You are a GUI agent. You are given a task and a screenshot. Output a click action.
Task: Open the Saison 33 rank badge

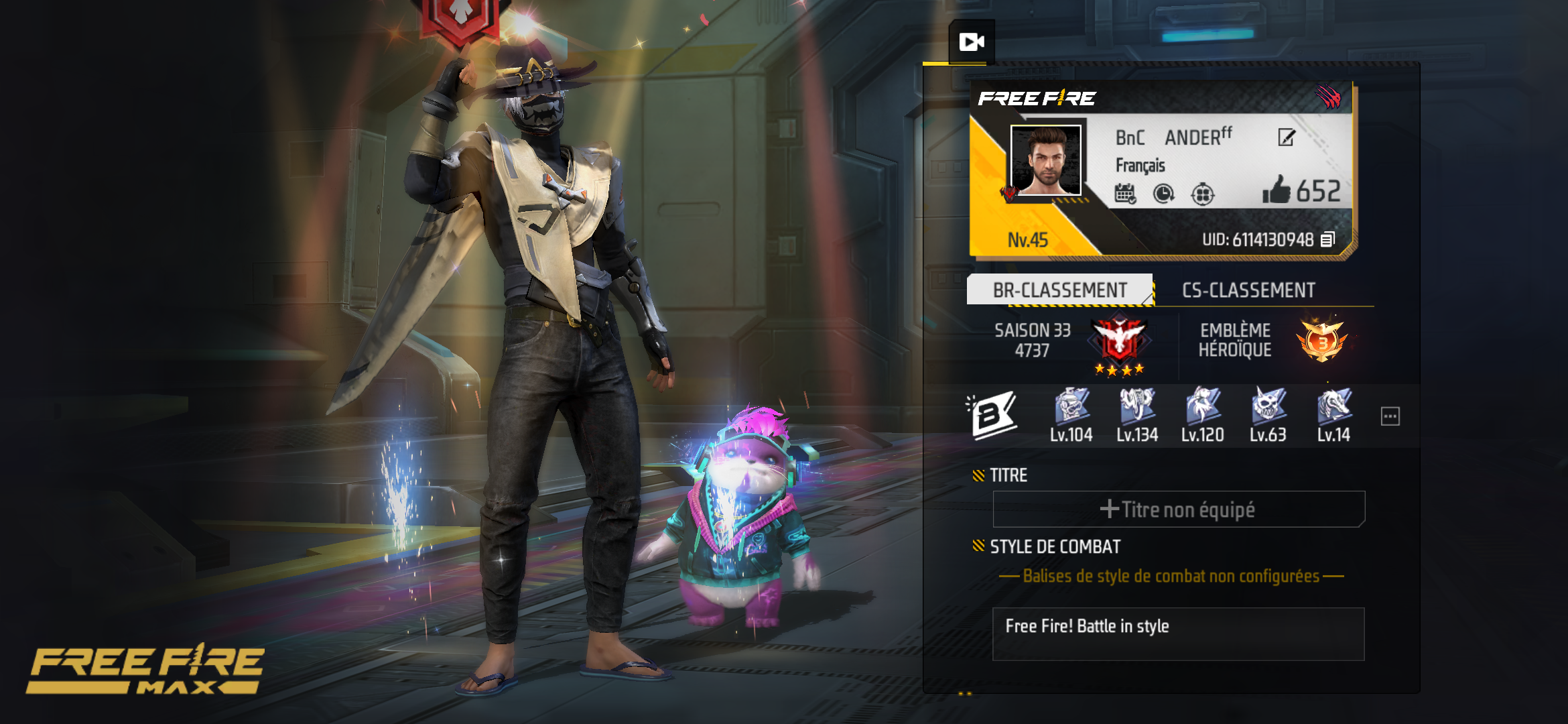1119,341
